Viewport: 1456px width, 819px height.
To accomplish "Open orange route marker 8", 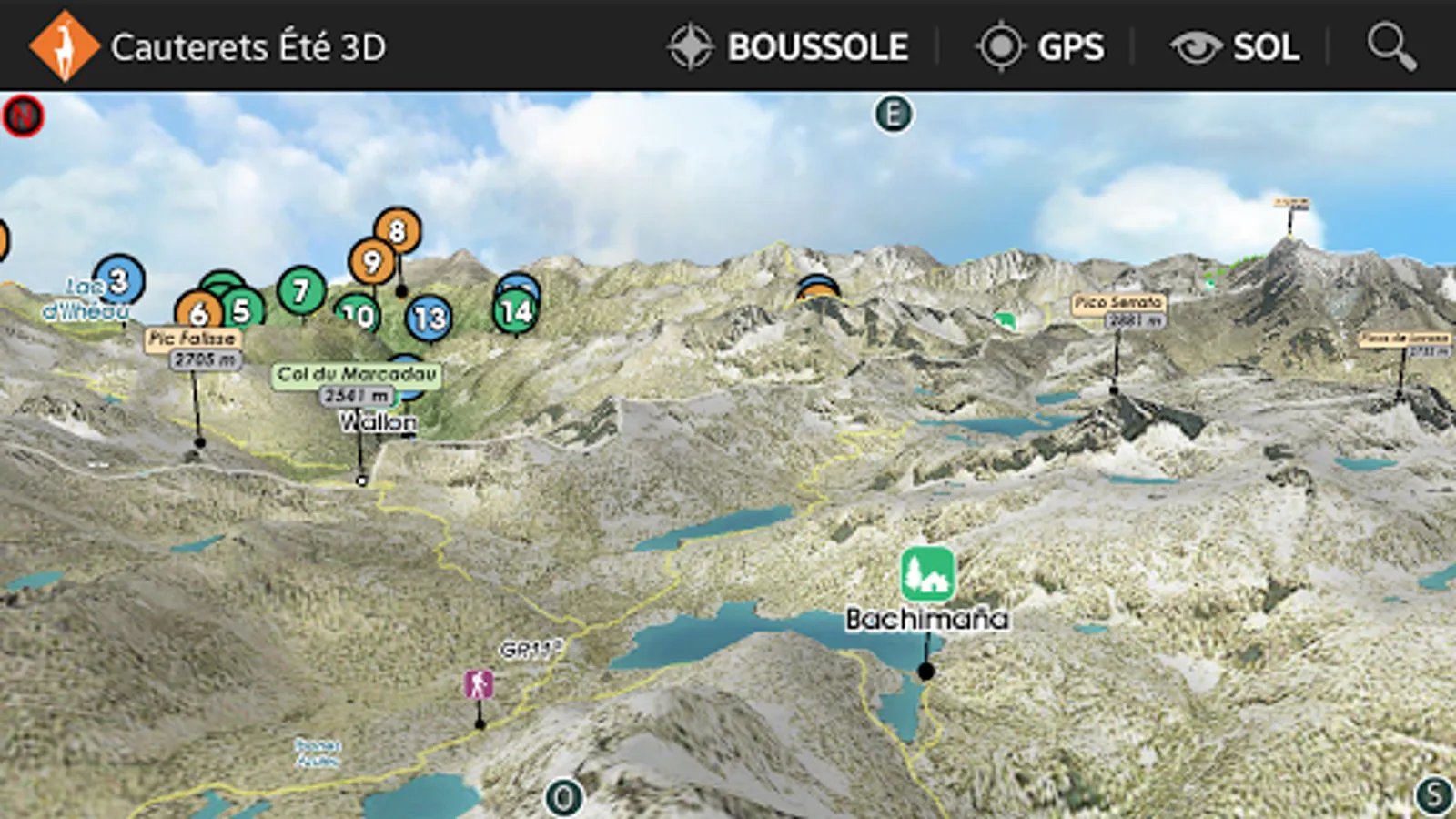I will (398, 231).
